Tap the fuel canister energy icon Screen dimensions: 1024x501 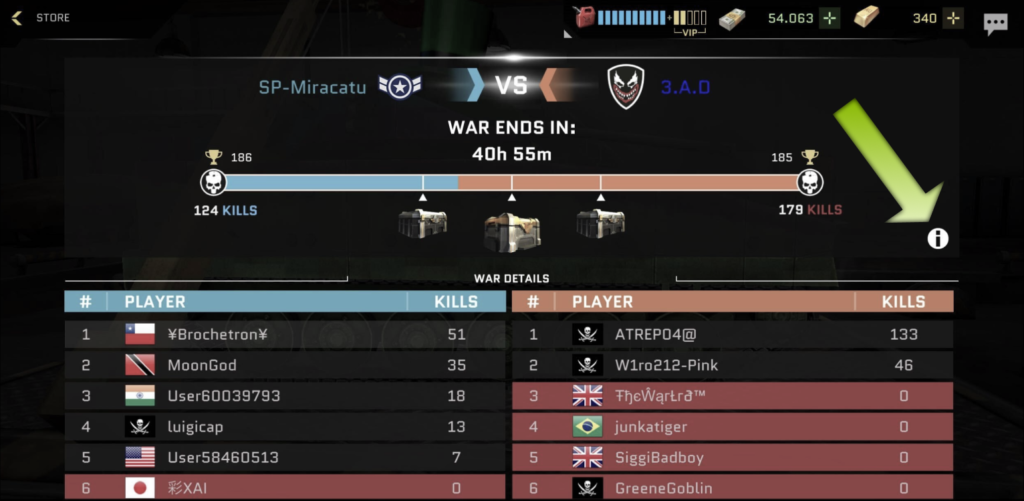pos(583,18)
